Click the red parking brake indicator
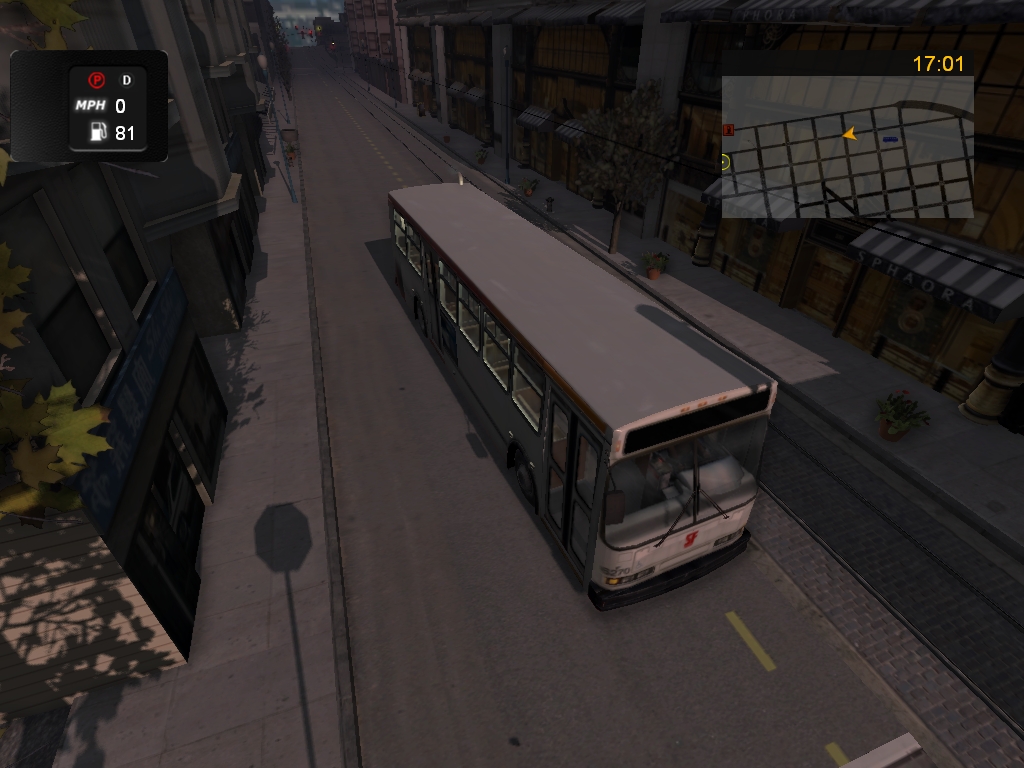Viewport: 1024px width, 768px height. (96, 80)
